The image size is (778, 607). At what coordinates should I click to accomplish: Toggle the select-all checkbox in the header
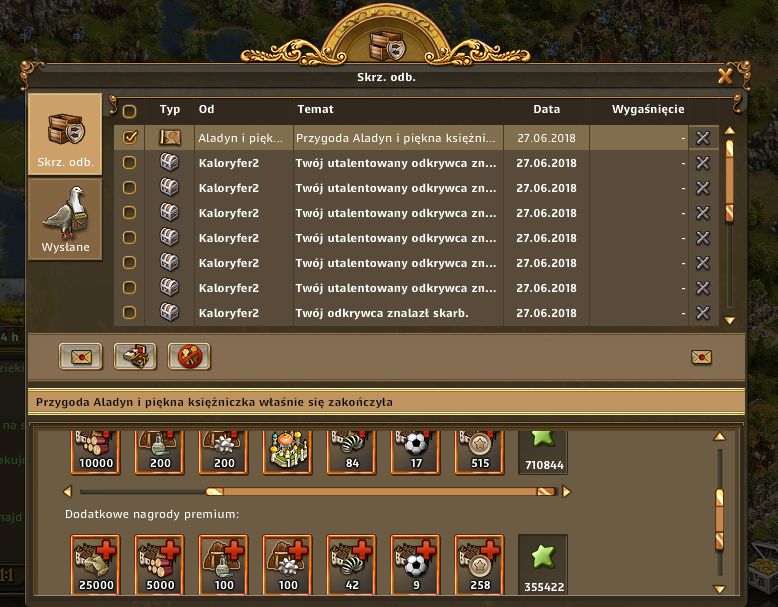pyautogui.click(x=129, y=110)
